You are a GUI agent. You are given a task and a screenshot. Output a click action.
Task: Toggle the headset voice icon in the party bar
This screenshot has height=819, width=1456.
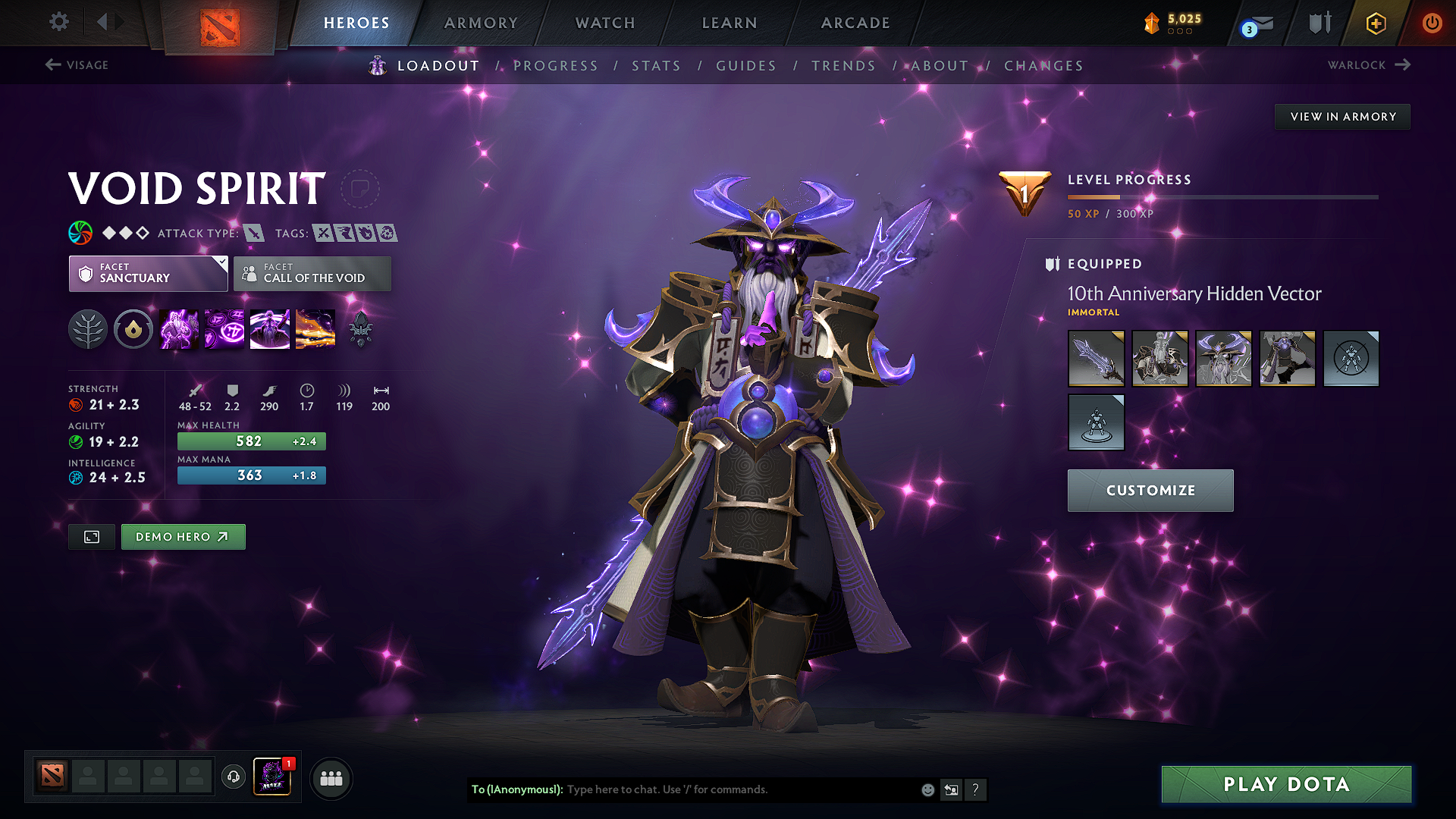point(233,777)
